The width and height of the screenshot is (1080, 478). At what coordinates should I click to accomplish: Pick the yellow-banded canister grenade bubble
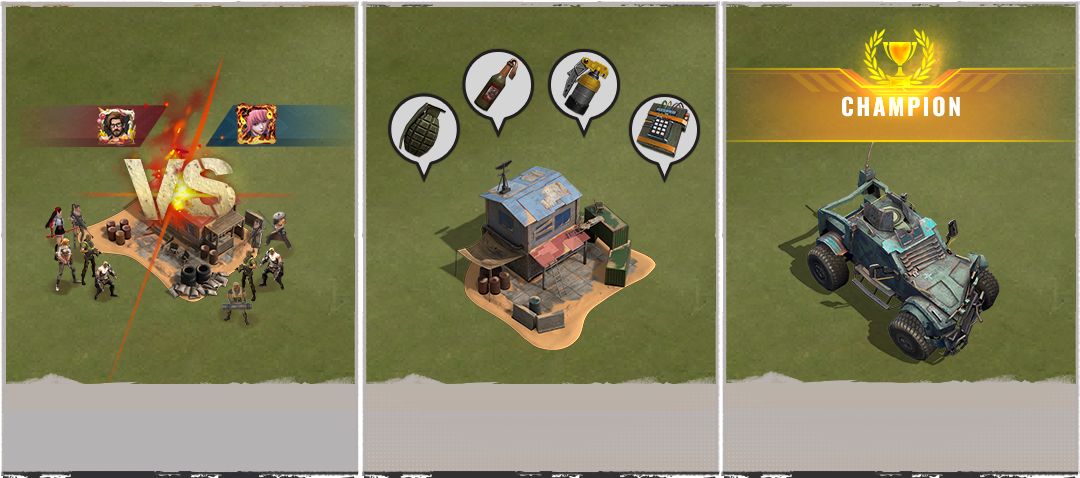click(x=584, y=86)
